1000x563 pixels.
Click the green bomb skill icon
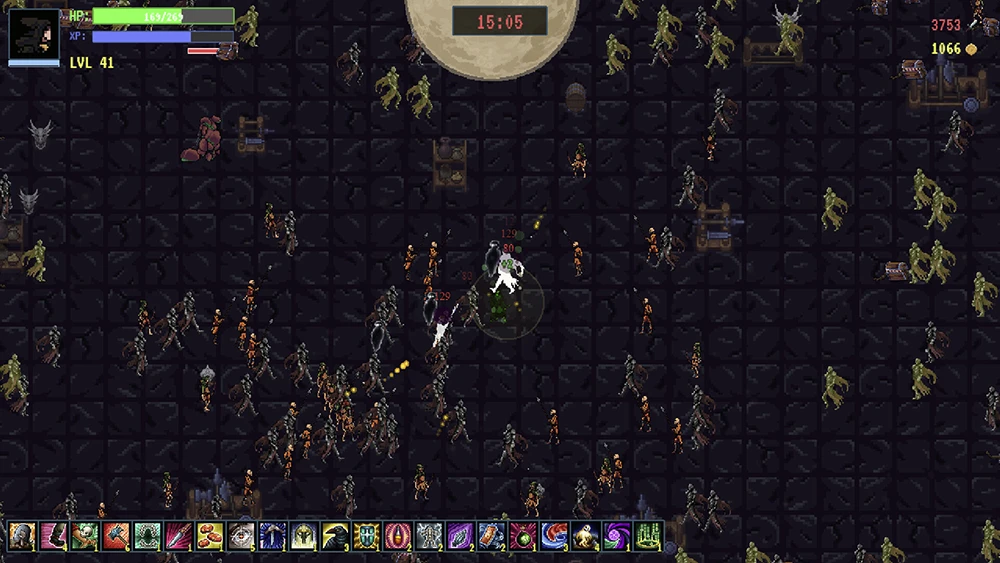tap(523, 536)
